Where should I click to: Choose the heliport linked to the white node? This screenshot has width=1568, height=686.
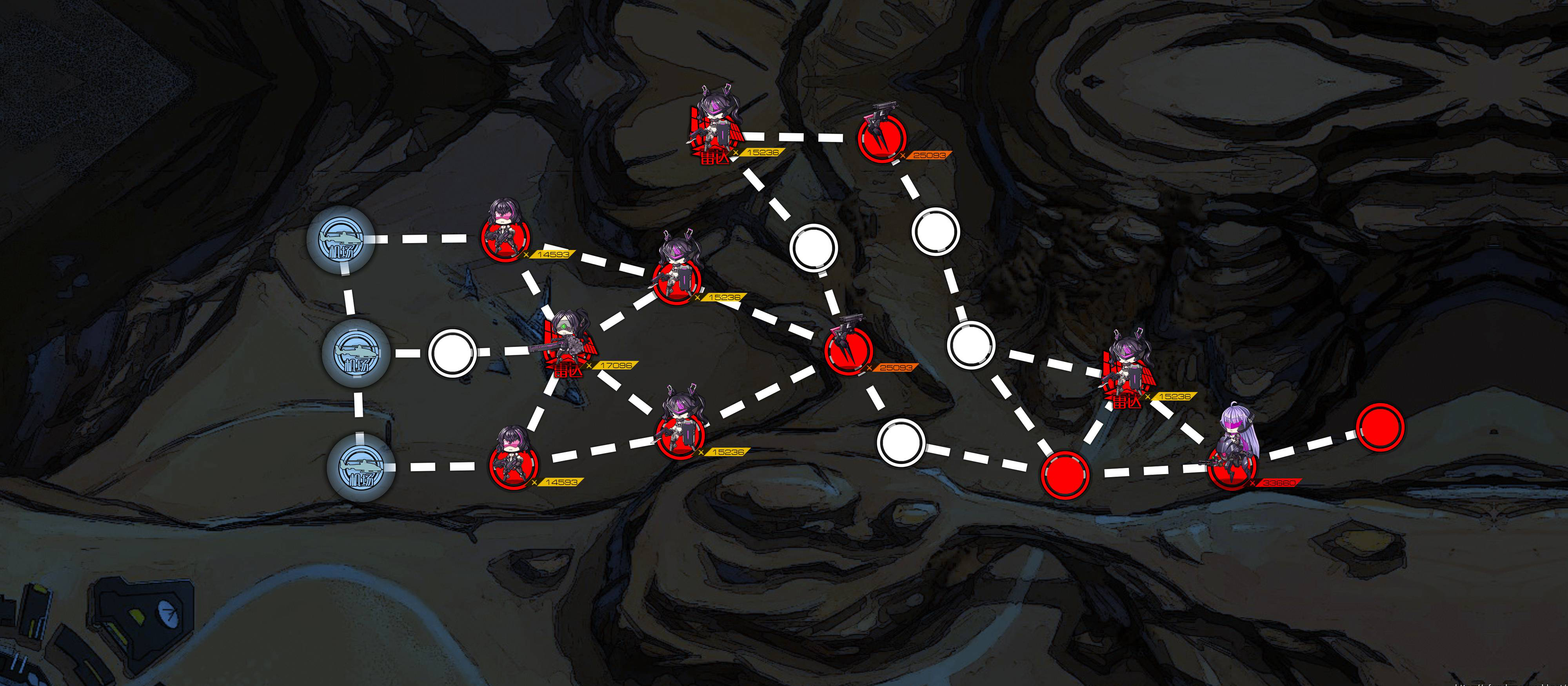356,353
